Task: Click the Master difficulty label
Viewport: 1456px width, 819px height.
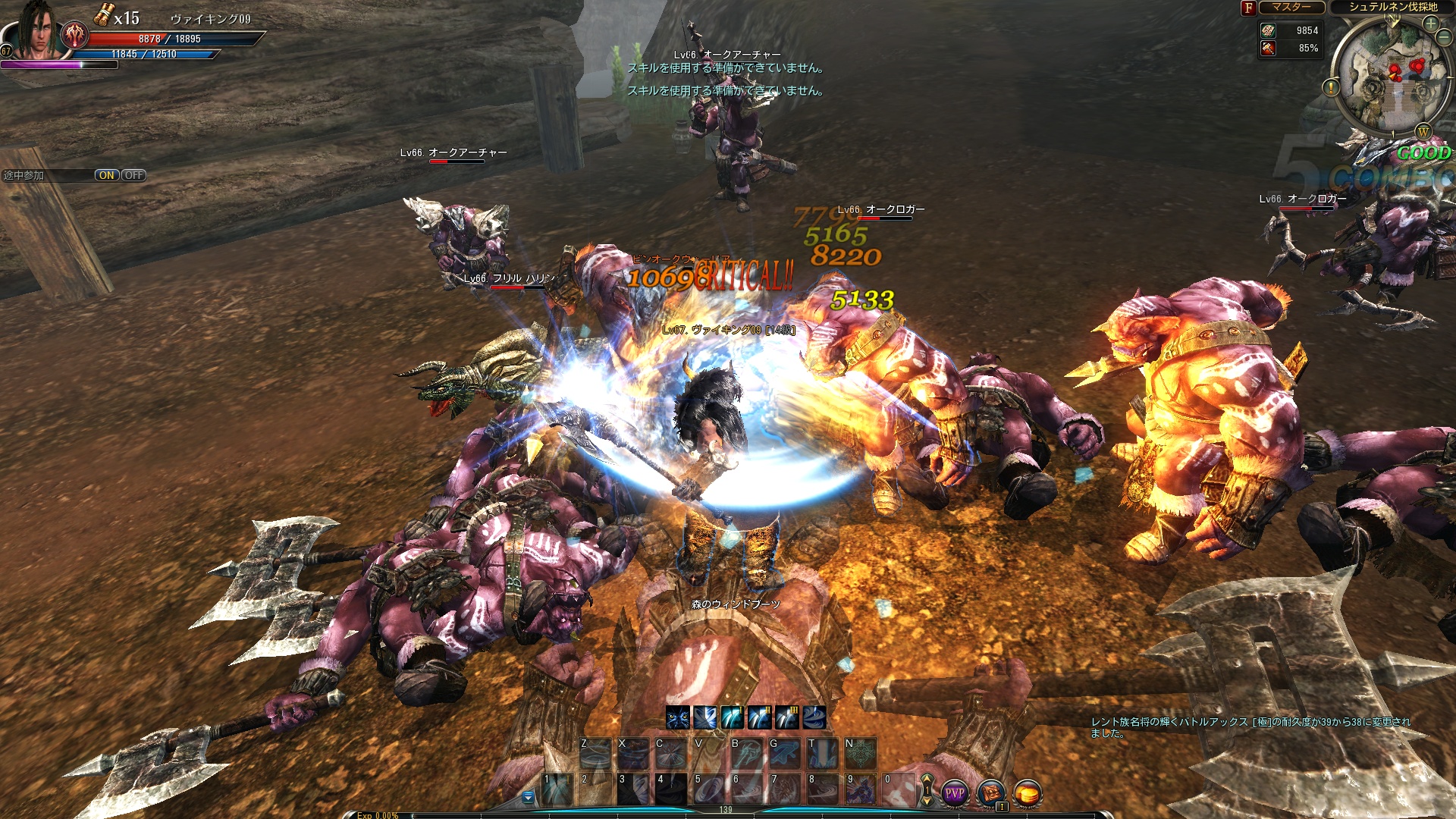Action: 1291,8
